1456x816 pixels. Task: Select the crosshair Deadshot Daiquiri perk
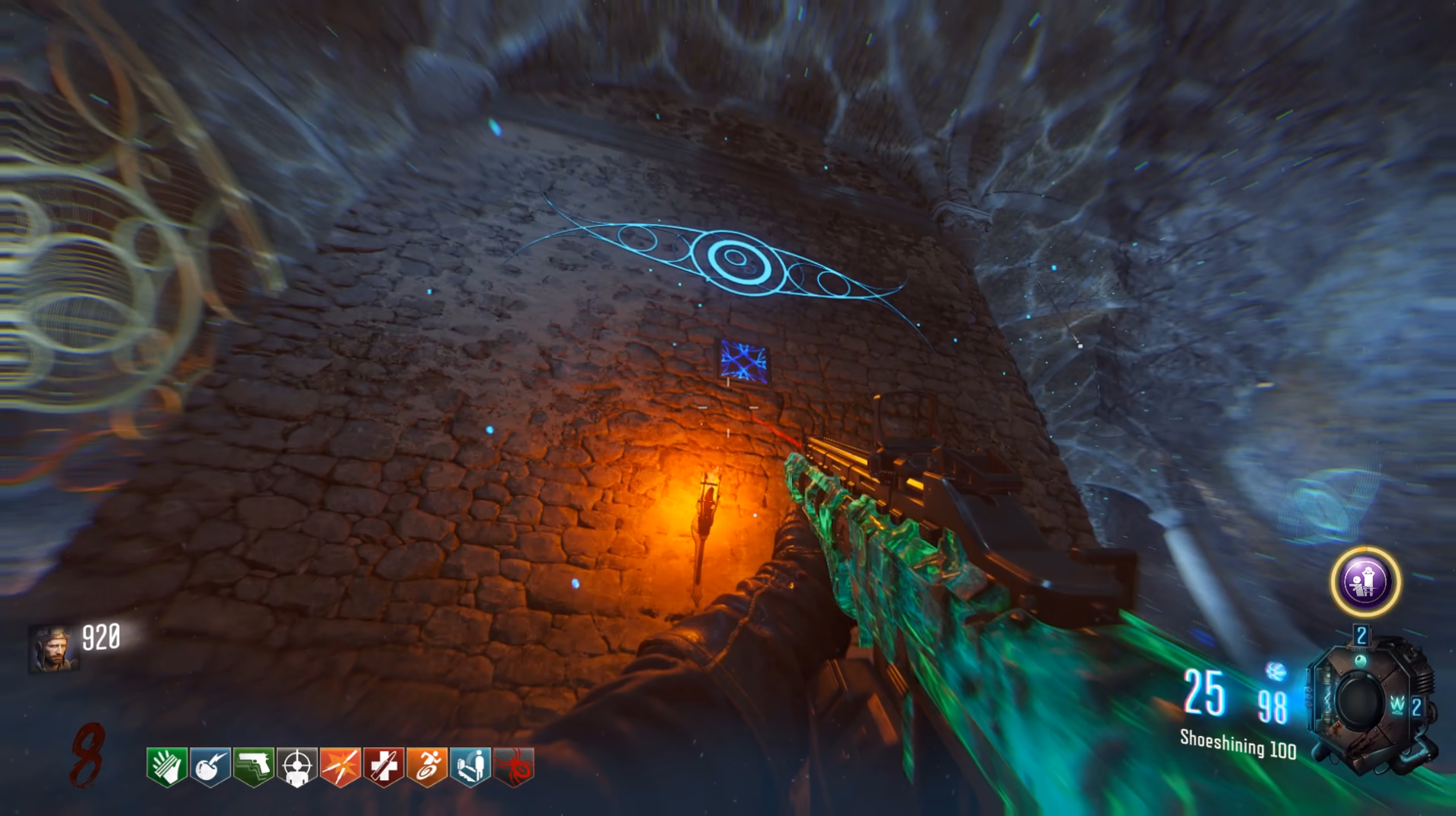coord(297,766)
